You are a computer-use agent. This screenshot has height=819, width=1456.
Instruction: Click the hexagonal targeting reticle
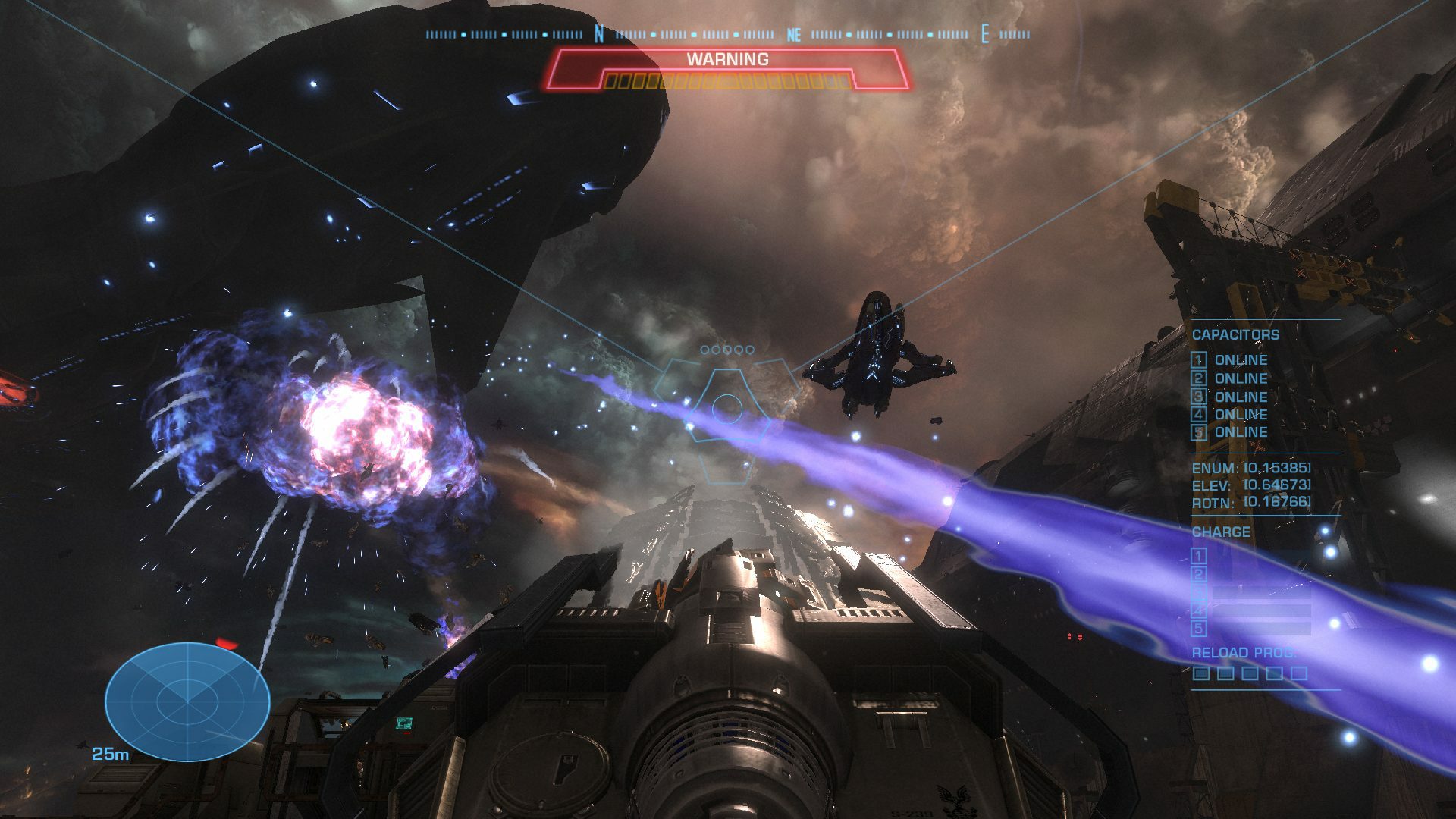point(728,409)
